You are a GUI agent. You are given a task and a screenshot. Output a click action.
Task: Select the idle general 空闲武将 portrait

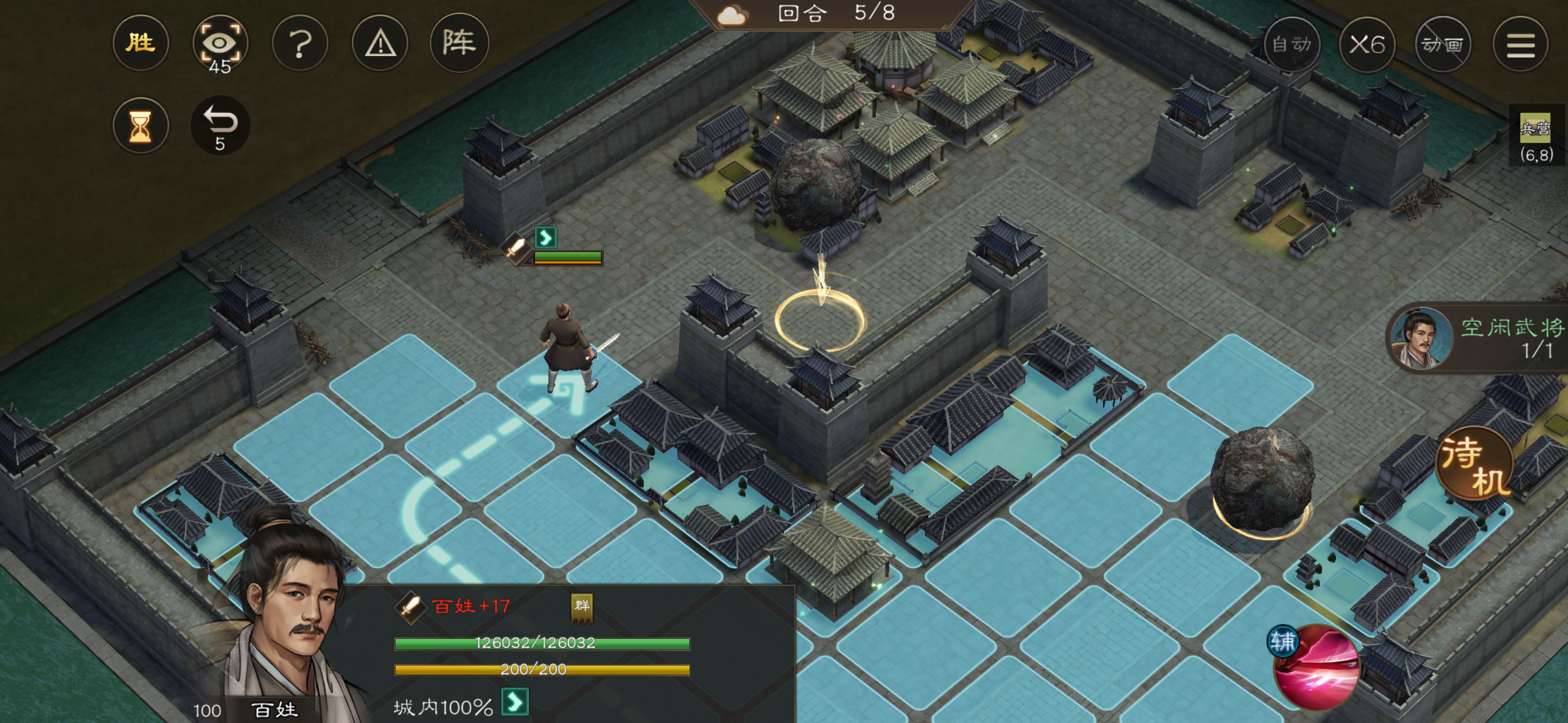tap(1422, 339)
